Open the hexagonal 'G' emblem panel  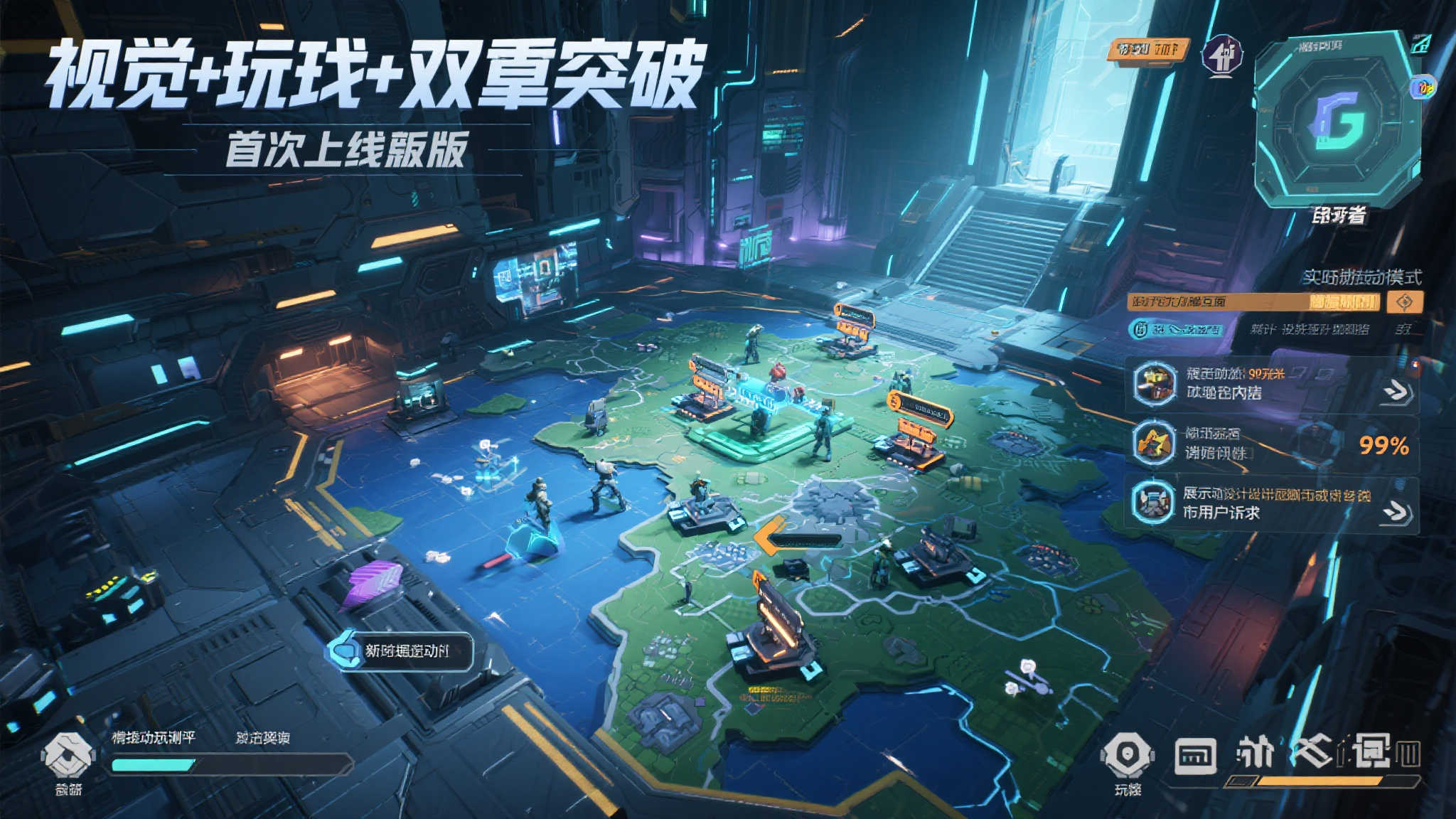point(1337,121)
